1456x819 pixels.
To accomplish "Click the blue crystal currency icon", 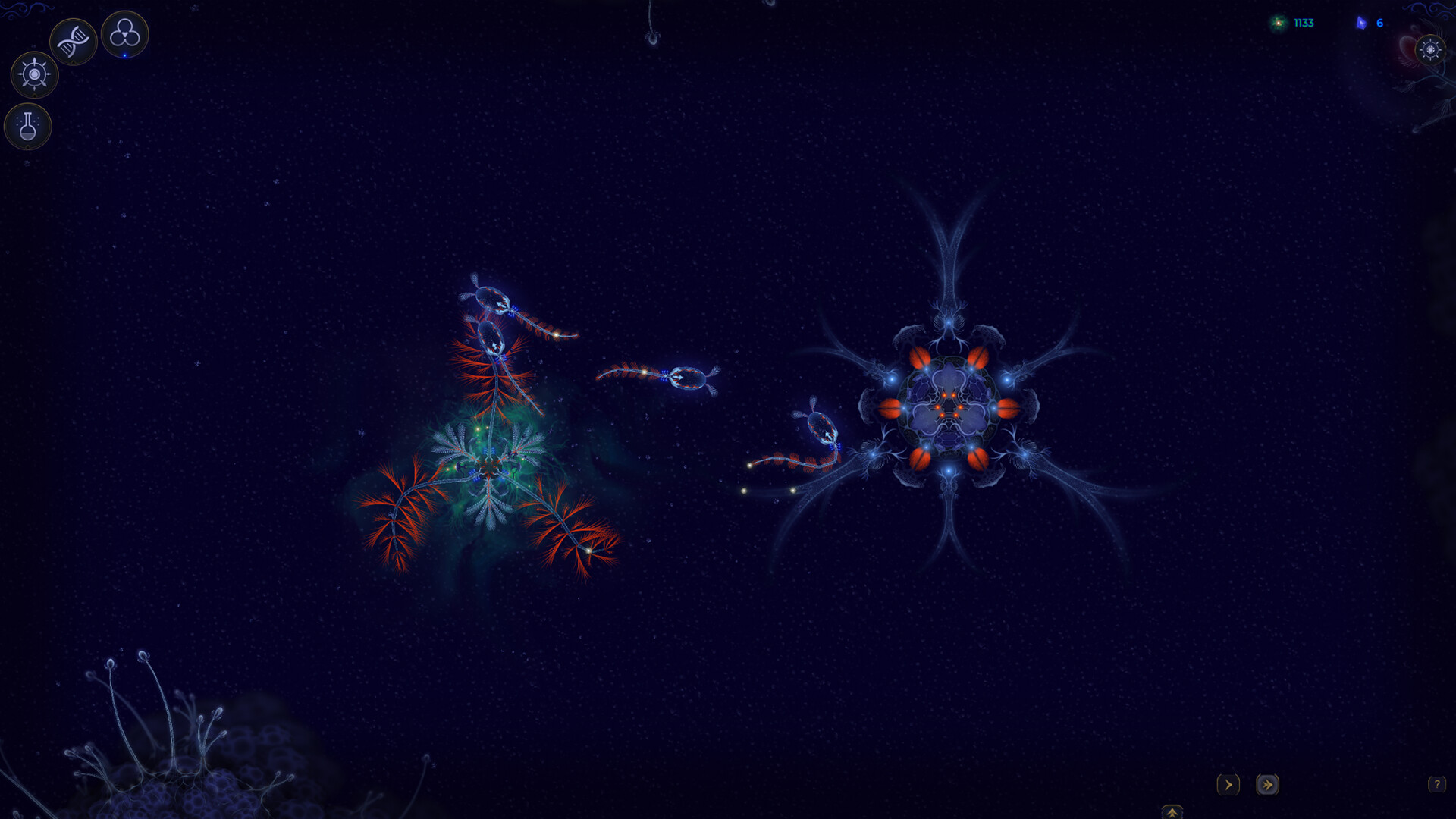I will [1361, 23].
